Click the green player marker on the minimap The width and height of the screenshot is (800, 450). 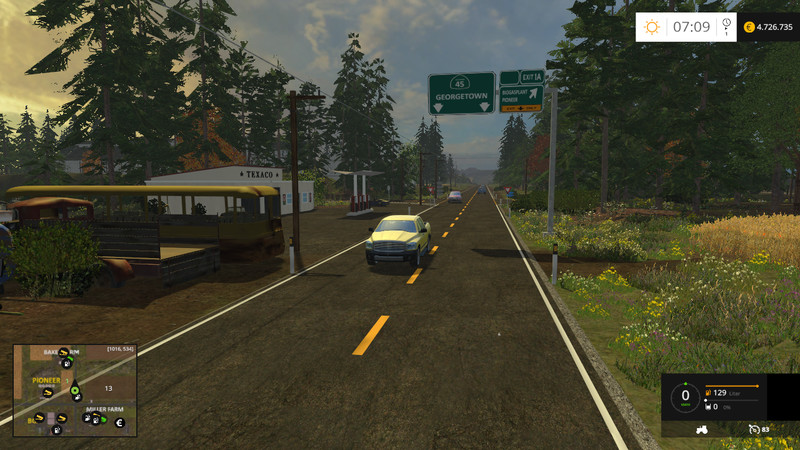[x=74, y=391]
